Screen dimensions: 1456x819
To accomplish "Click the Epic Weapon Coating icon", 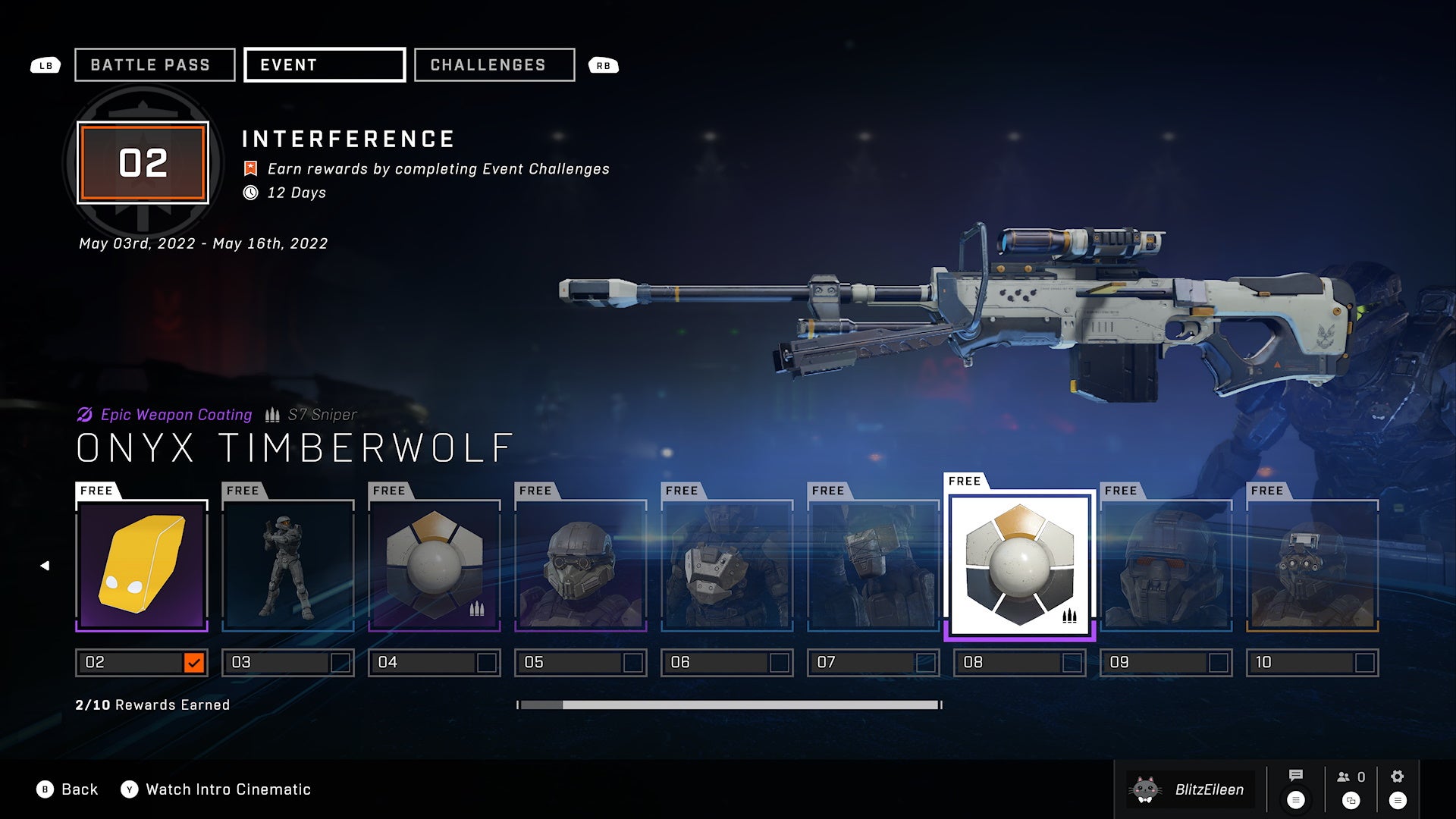I will 83,415.
